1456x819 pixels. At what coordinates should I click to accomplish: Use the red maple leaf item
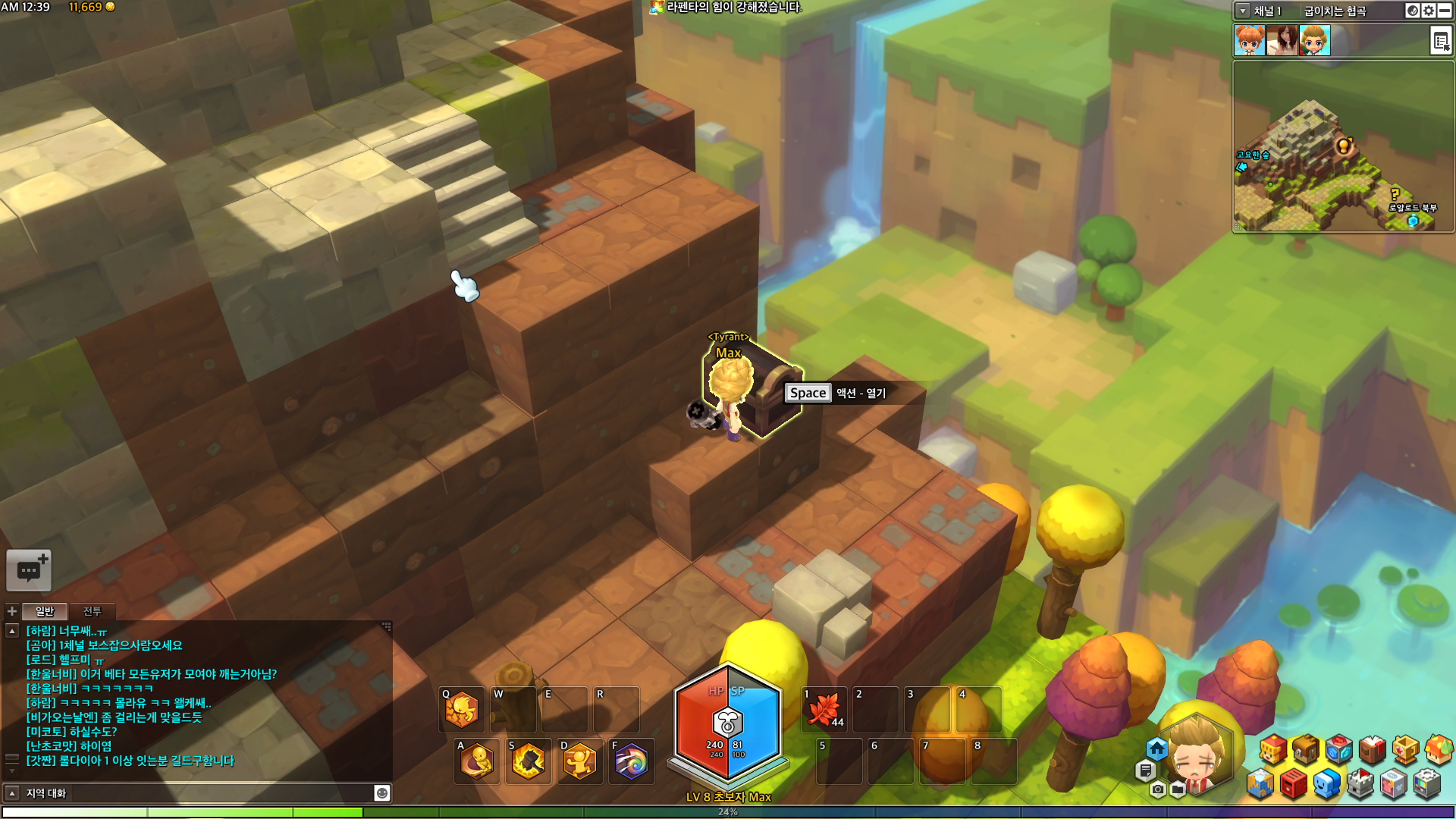pyautogui.click(x=824, y=710)
